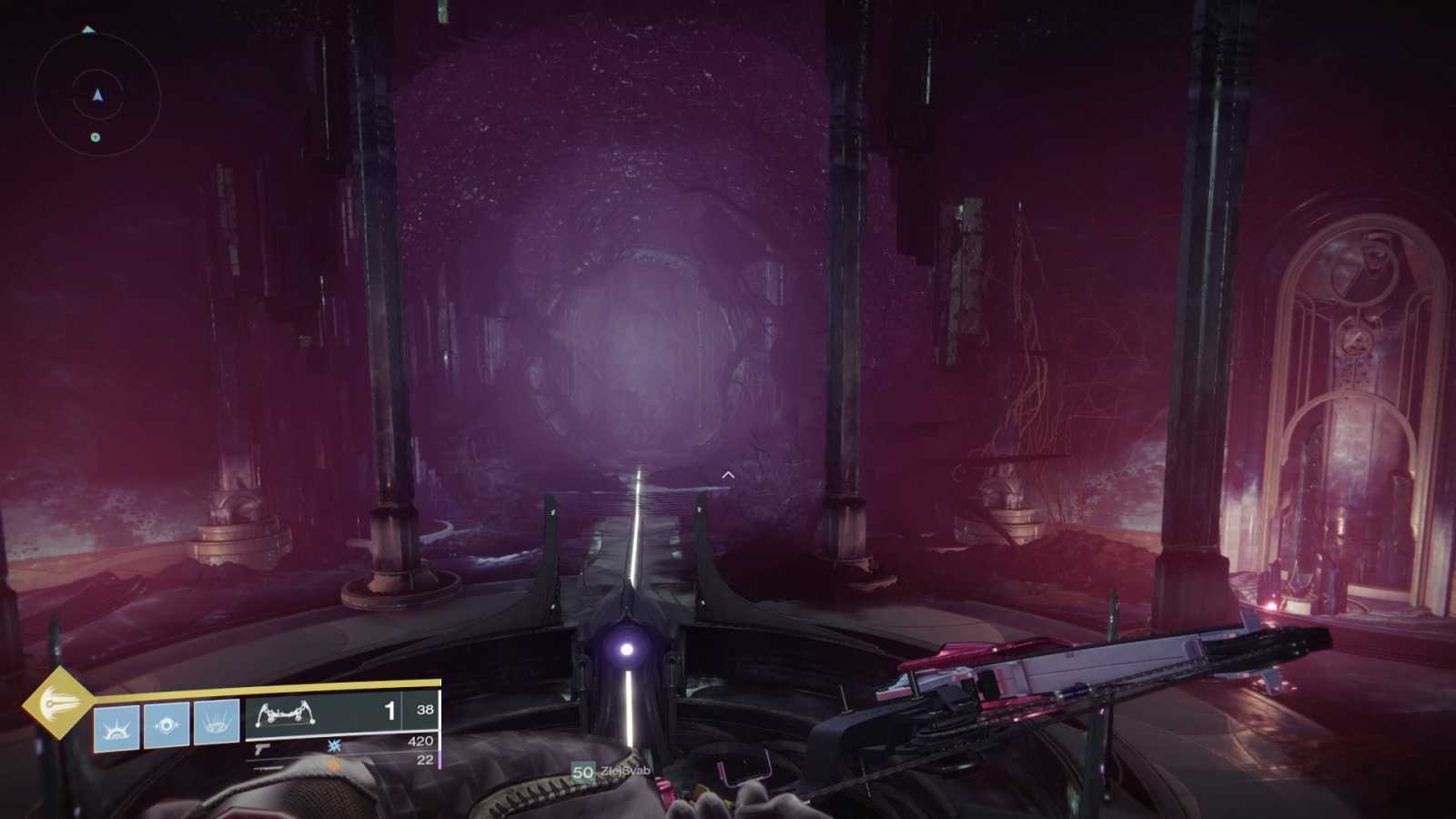Trigger the class ability rift icon

coord(217,723)
